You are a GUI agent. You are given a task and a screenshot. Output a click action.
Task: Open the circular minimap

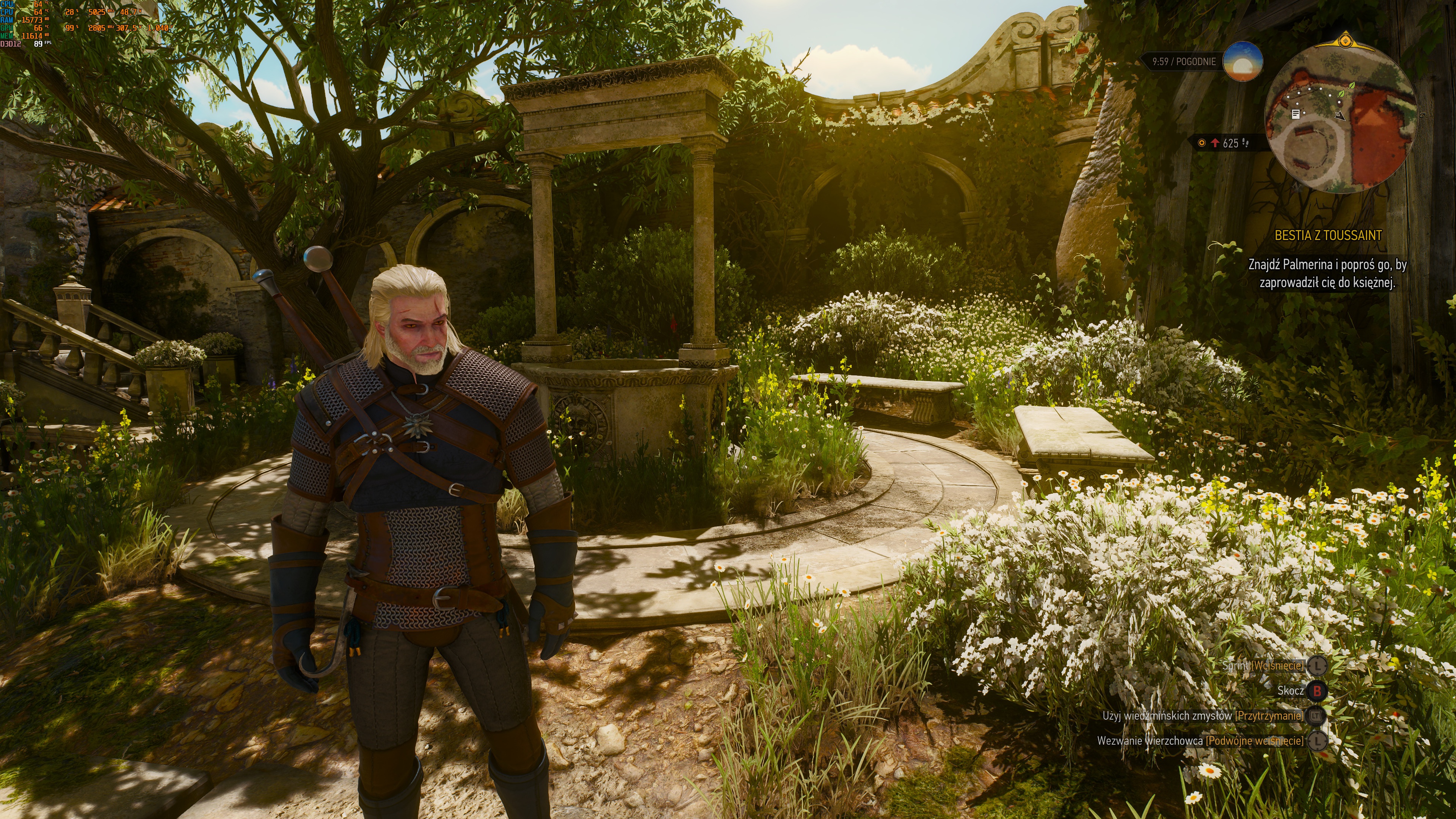[1341, 118]
